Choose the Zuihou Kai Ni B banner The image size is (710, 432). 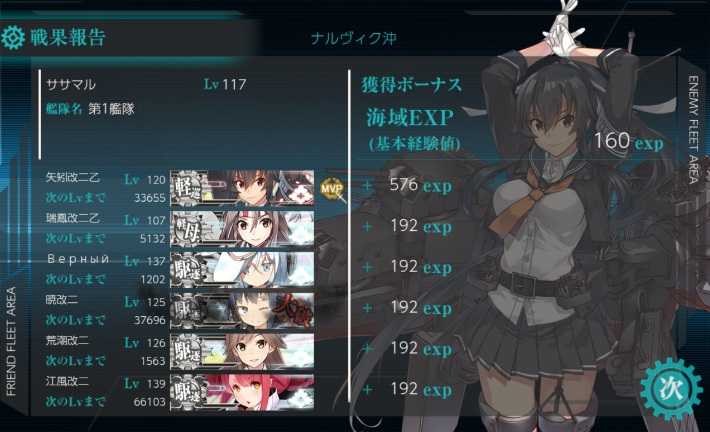tap(242, 227)
